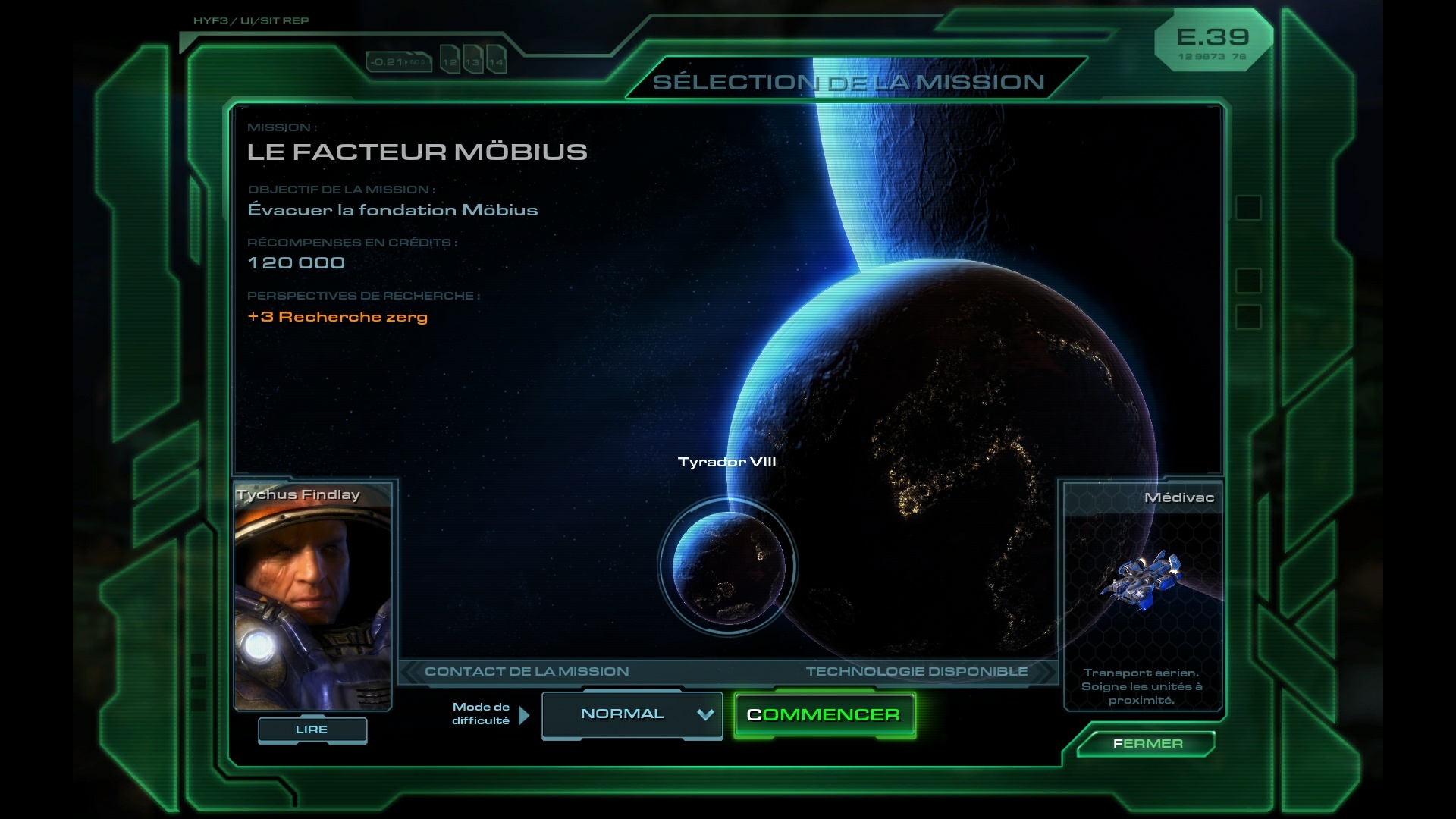Close the mission selection with Fermer
This screenshot has width=1456, height=819.
1147,744
